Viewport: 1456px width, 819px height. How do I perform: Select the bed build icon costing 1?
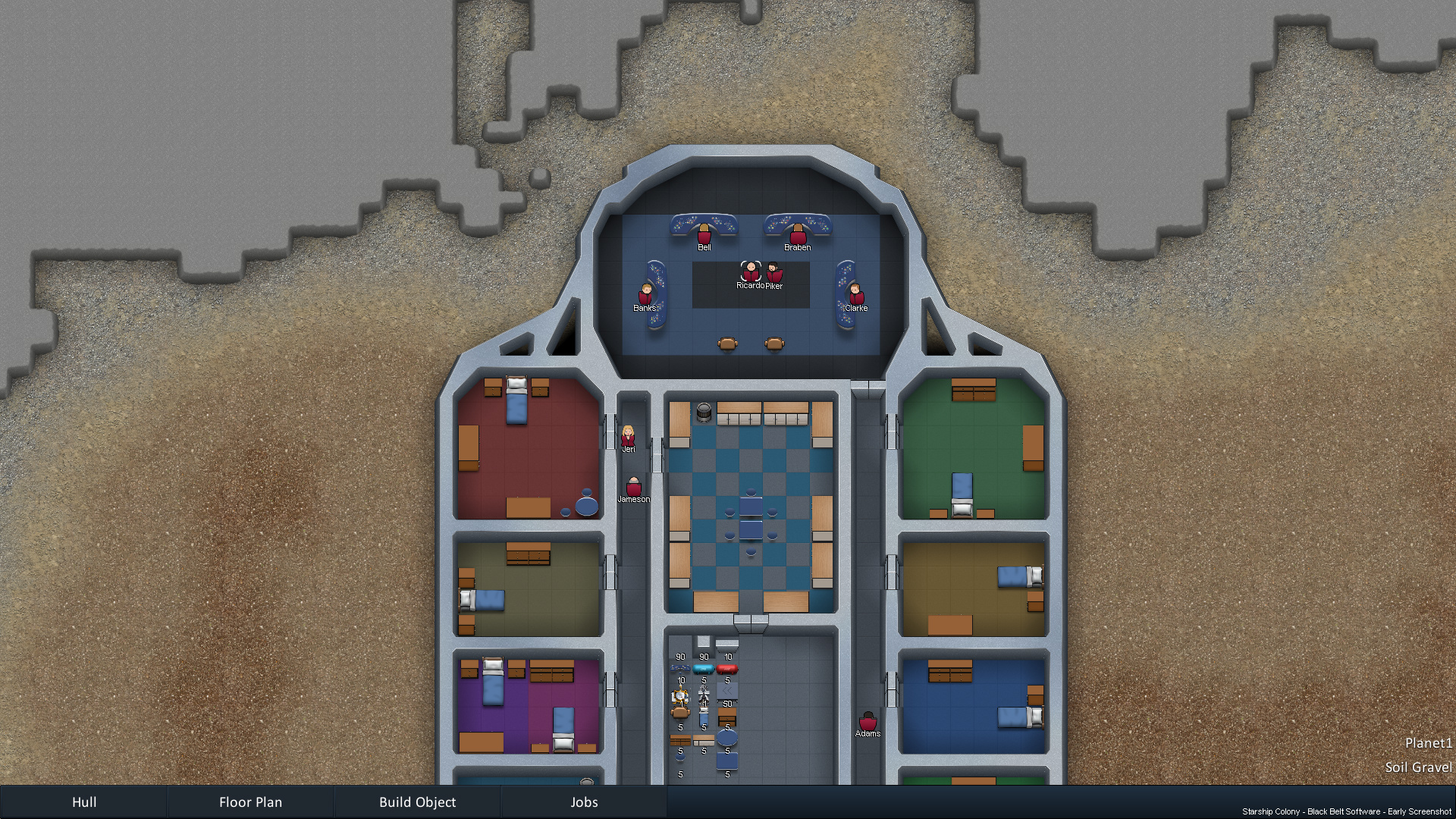click(x=704, y=715)
